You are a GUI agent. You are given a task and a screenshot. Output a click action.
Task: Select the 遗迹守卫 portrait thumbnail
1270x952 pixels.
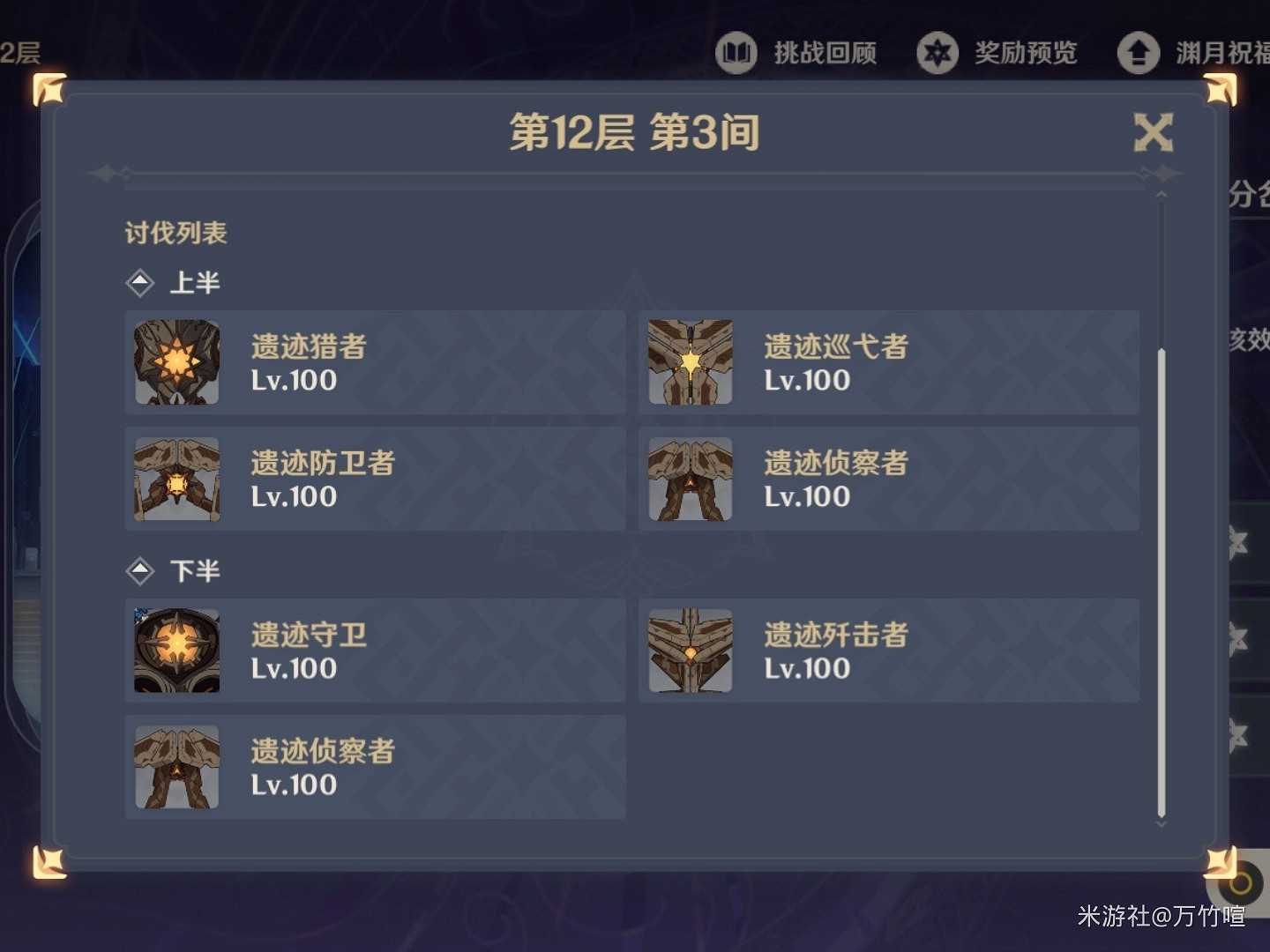click(x=176, y=651)
